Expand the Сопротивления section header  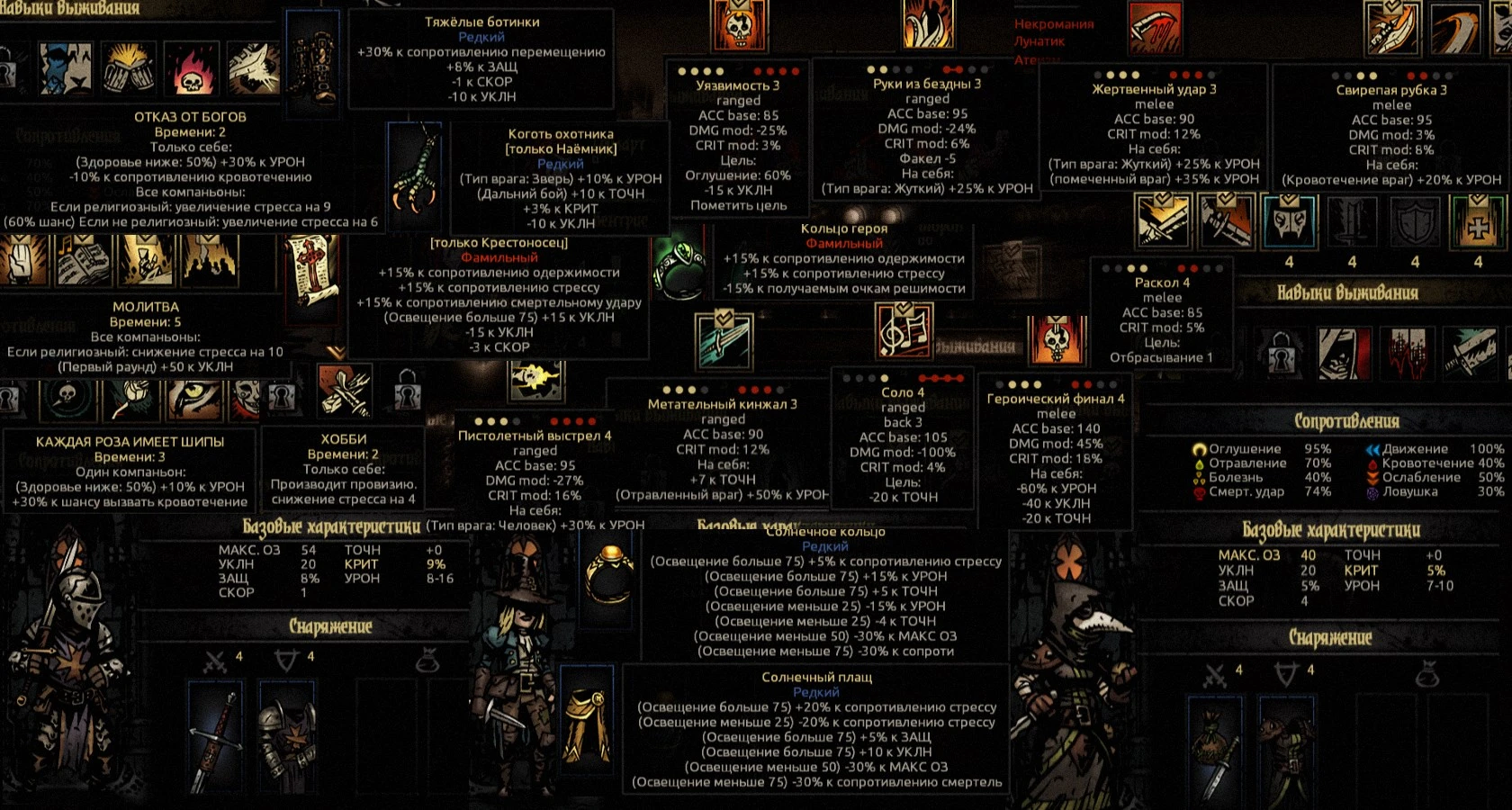click(x=1345, y=419)
